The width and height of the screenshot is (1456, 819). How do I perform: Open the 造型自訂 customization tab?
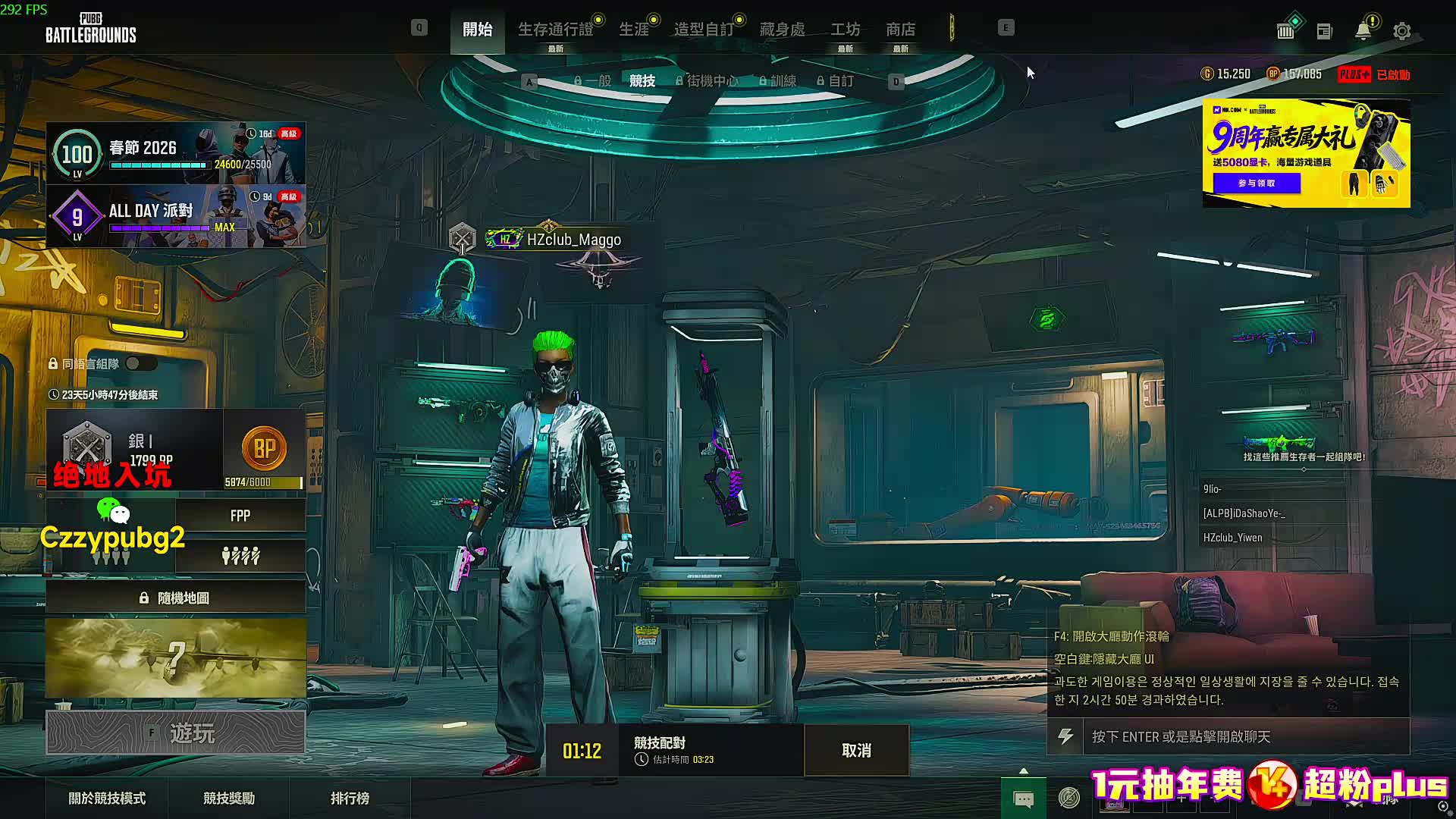(x=704, y=30)
